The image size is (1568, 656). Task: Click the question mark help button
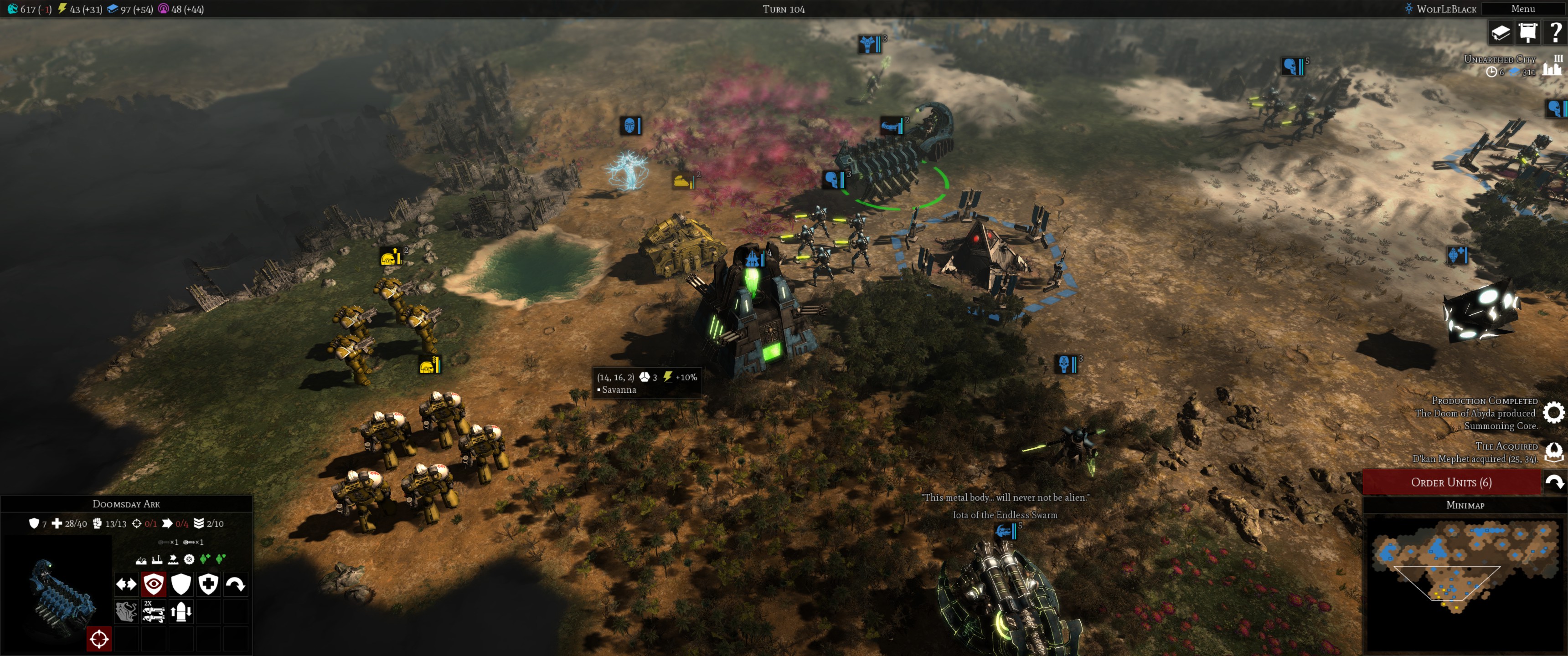coord(1555,32)
